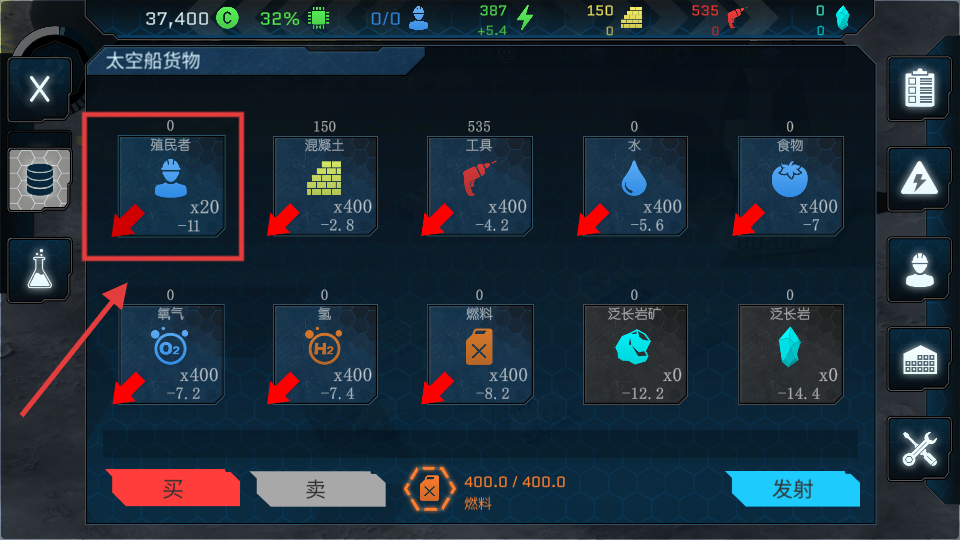Show the colonist worker panel
Screen dimensions: 960x540
tap(918, 268)
